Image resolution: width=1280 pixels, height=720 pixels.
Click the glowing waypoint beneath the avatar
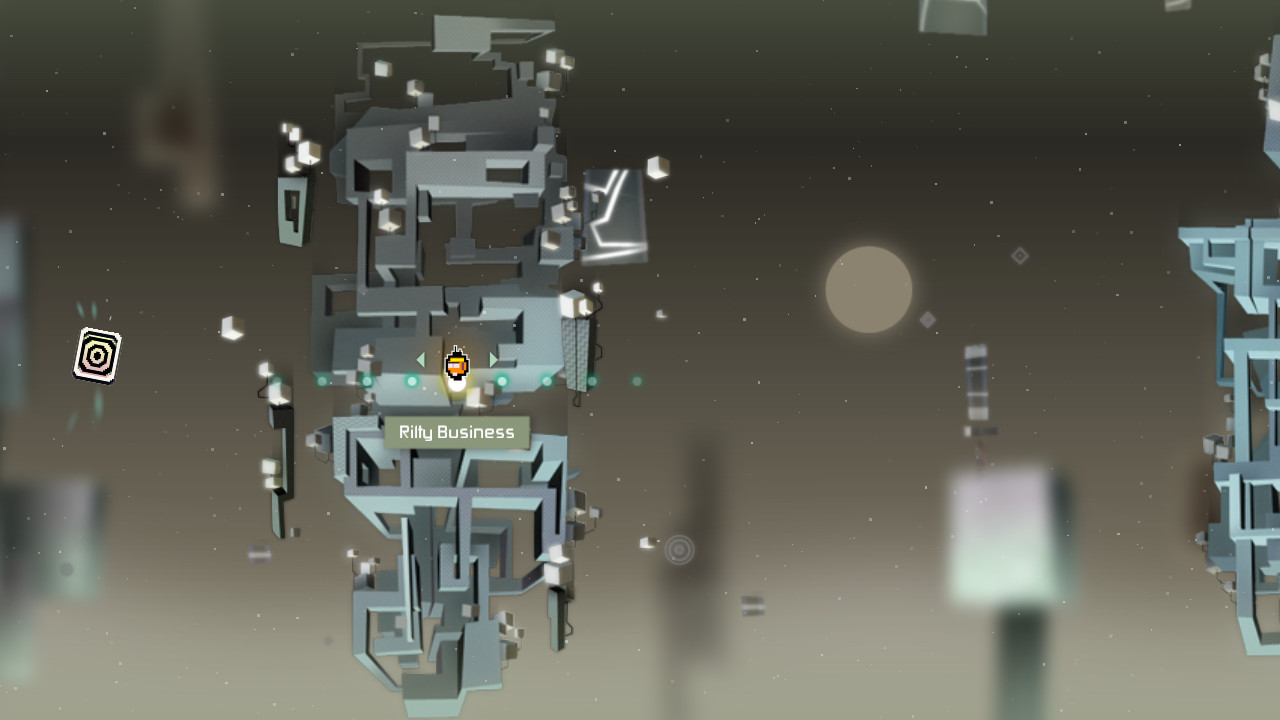click(457, 388)
